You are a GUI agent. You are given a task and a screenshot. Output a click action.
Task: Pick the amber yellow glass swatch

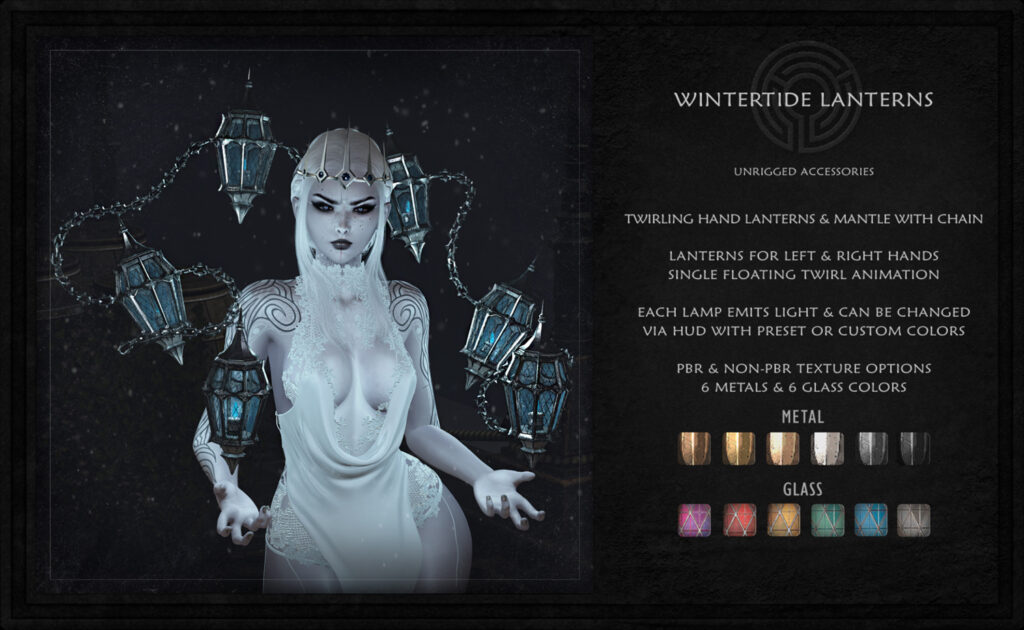(x=783, y=519)
